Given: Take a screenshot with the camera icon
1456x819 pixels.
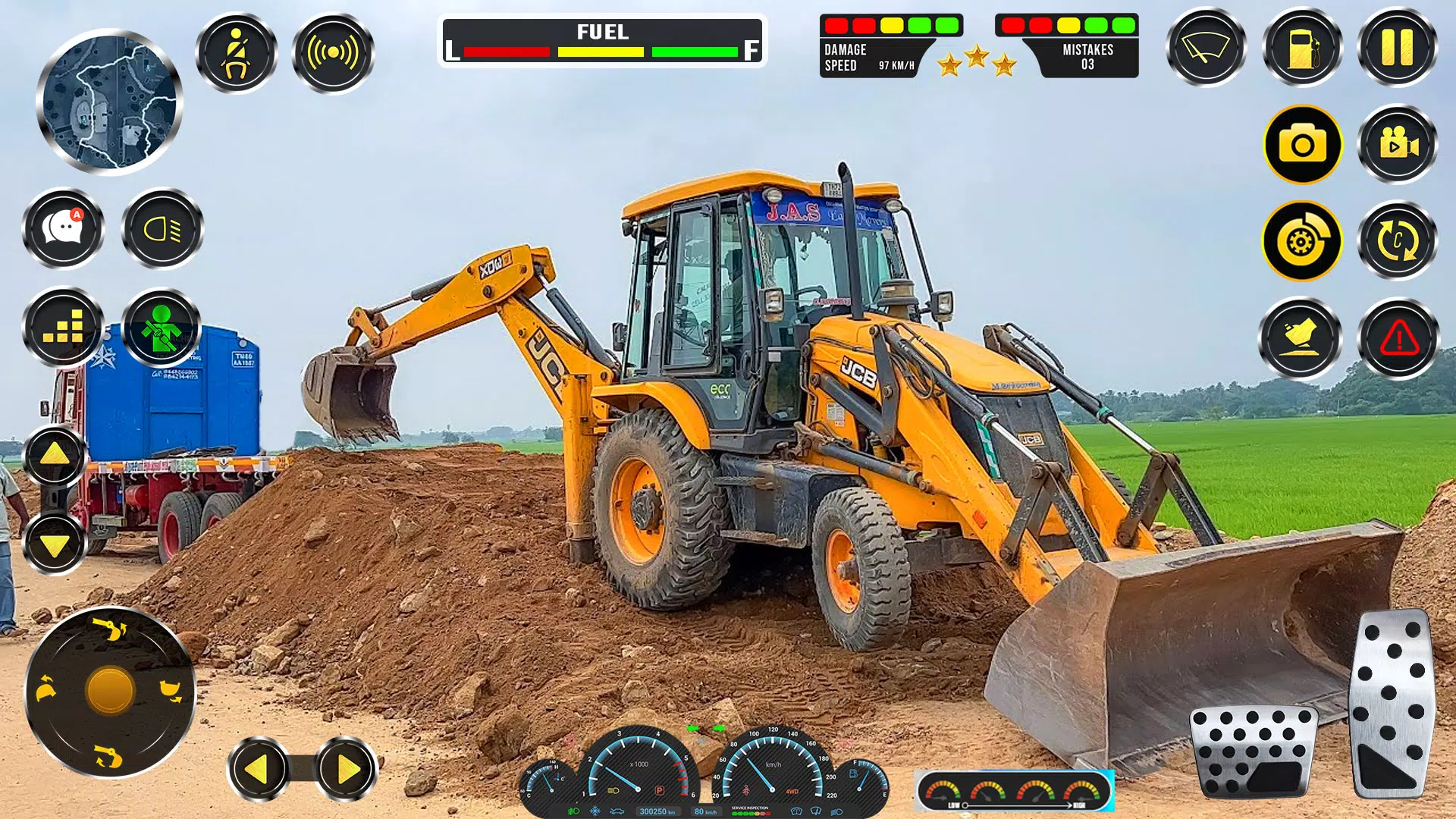Looking at the screenshot, I should [1300, 144].
